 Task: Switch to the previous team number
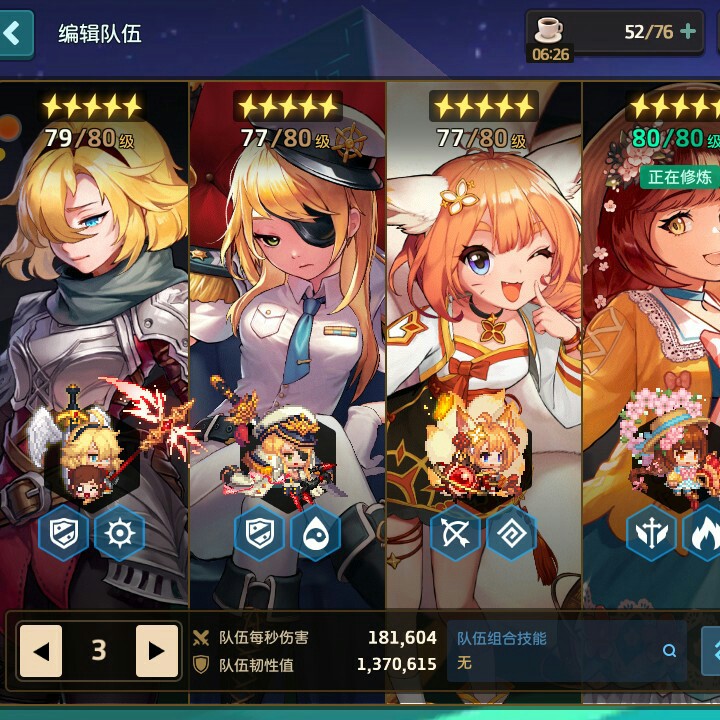coord(41,652)
